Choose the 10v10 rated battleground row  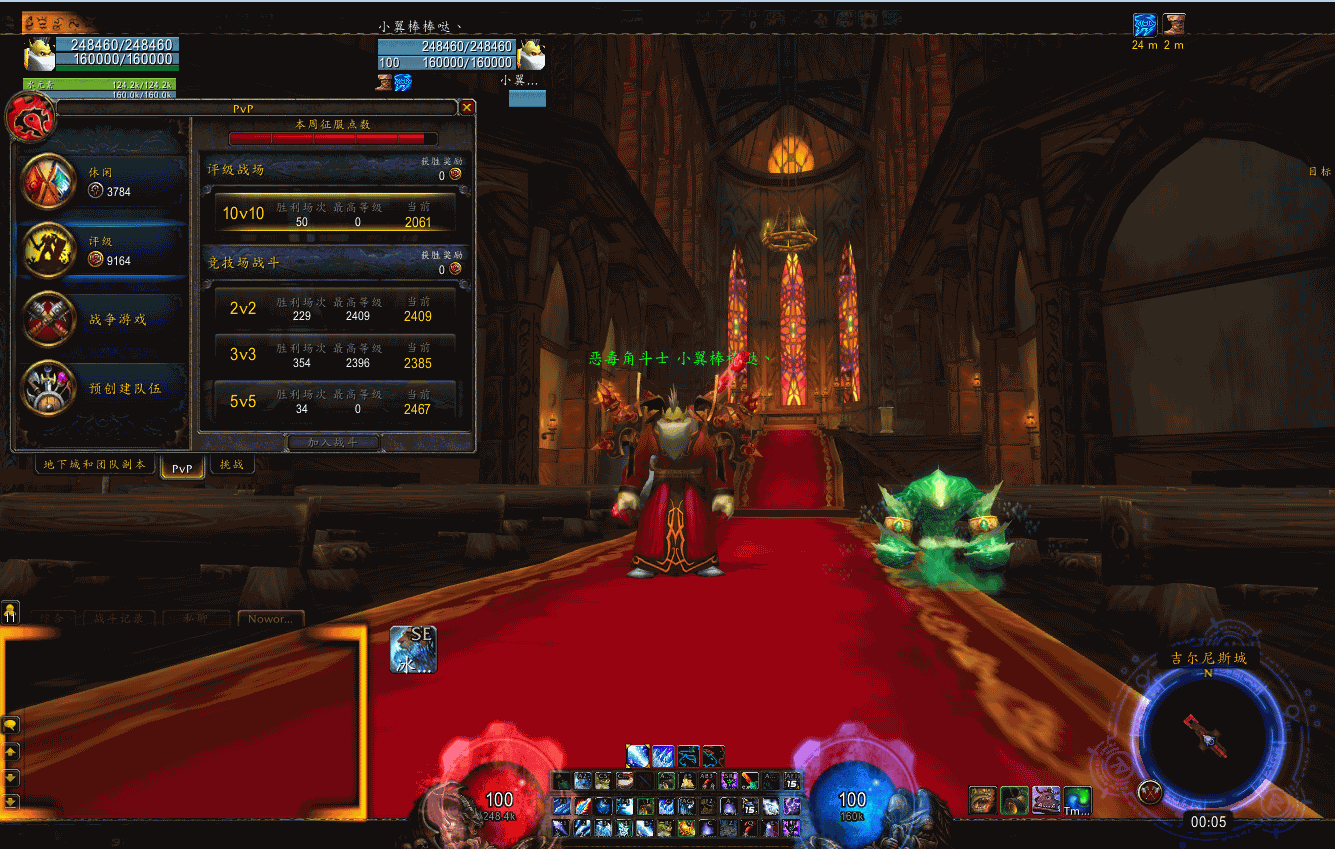[336, 213]
